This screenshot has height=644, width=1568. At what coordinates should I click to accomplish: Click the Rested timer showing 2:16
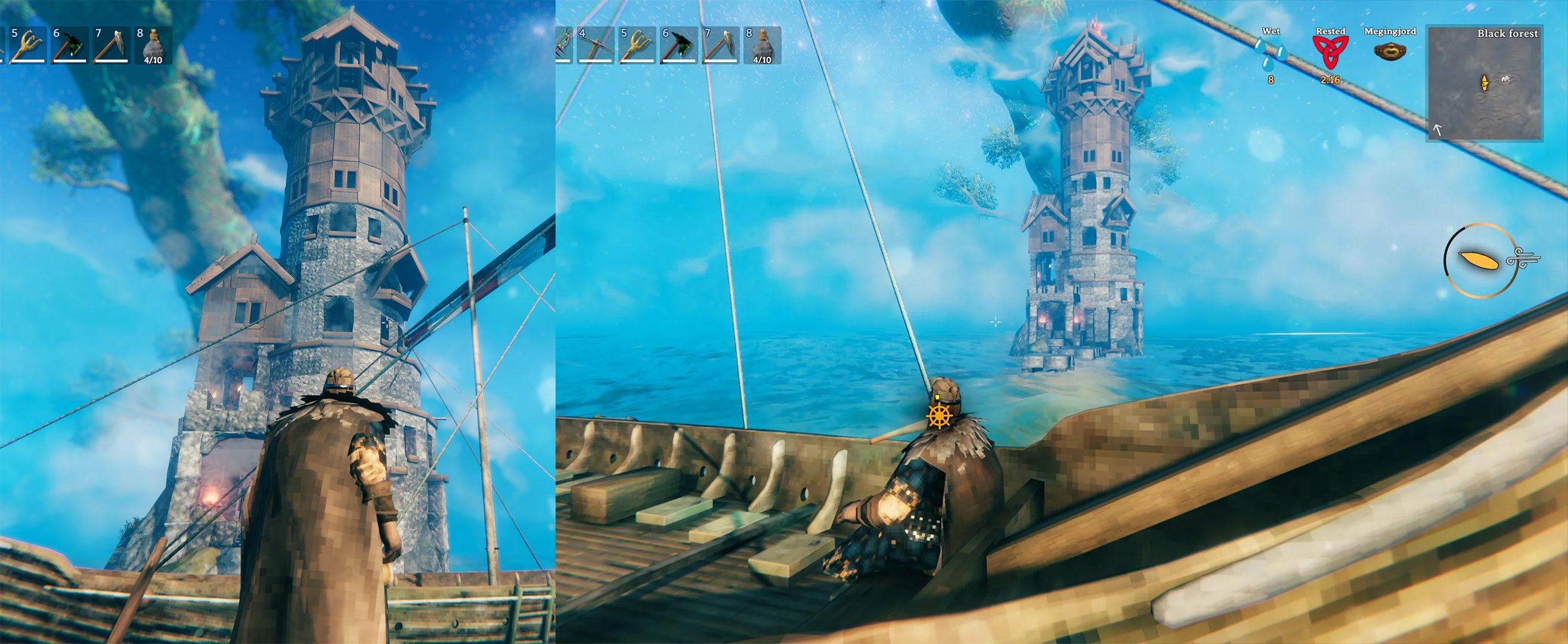1331,80
